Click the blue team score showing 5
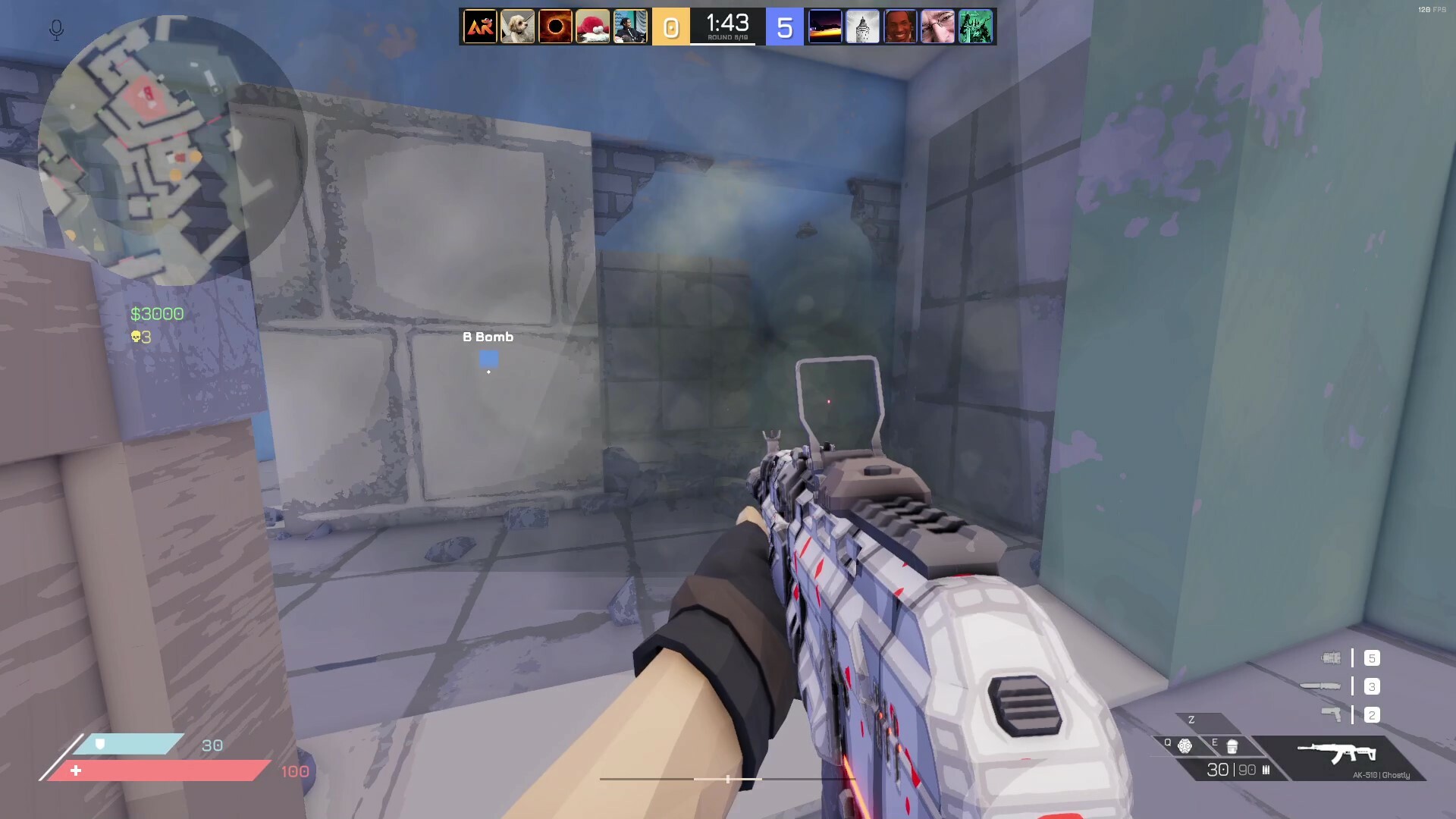Image resolution: width=1456 pixels, height=819 pixels. click(784, 27)
